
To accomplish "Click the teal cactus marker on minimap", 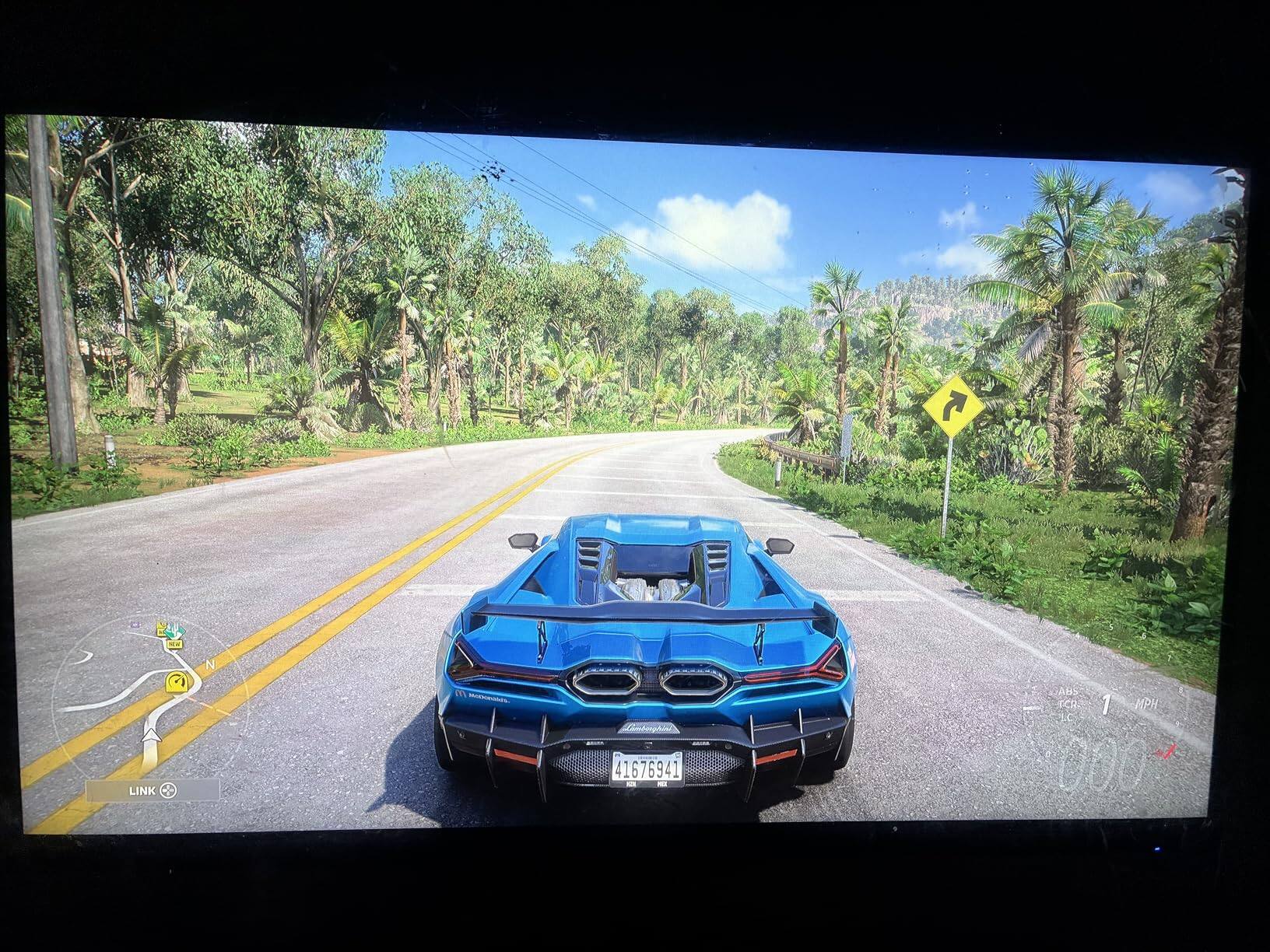I will (x=175, y=628).
